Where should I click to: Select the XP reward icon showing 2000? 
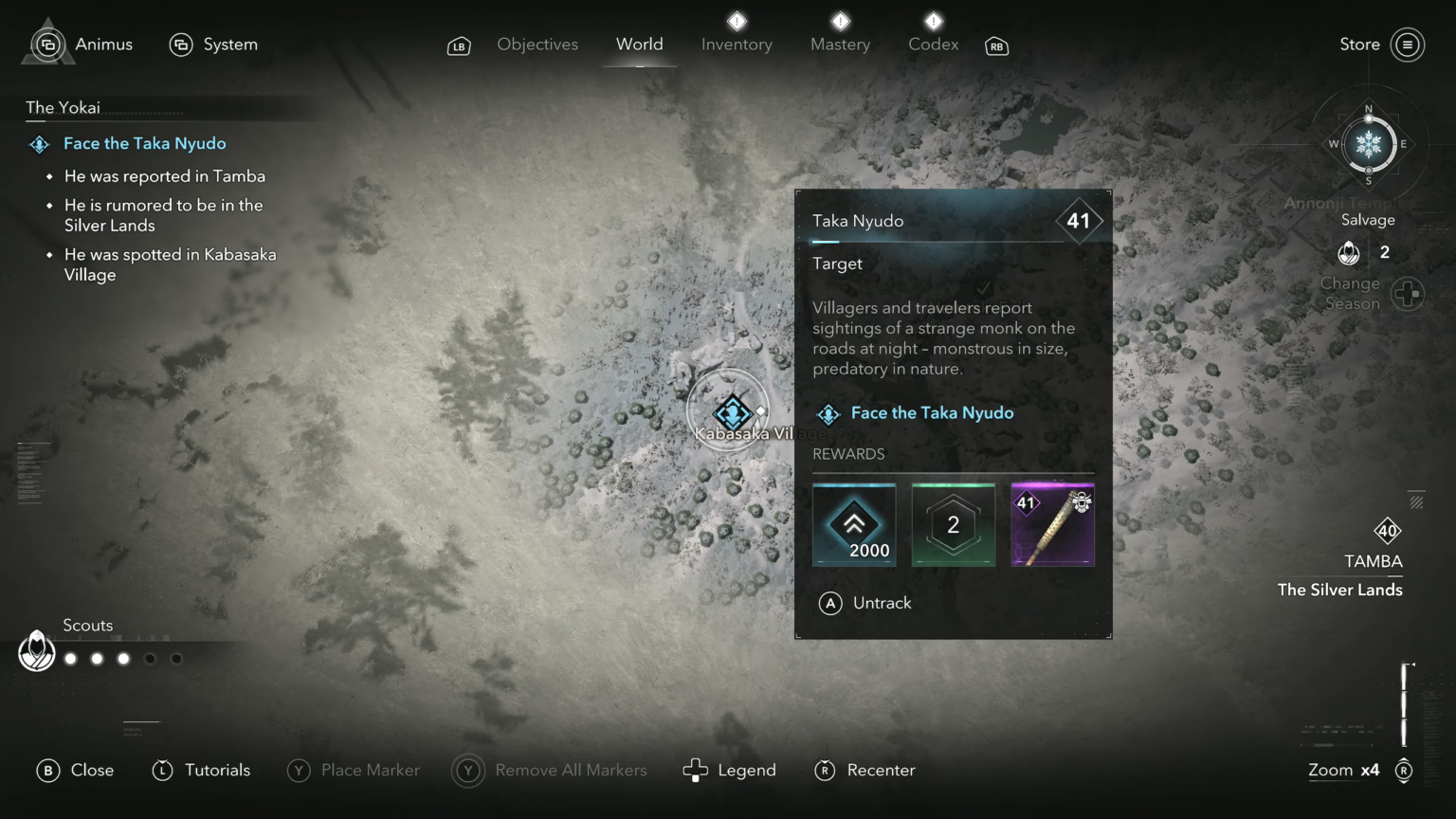pos(853,524)
